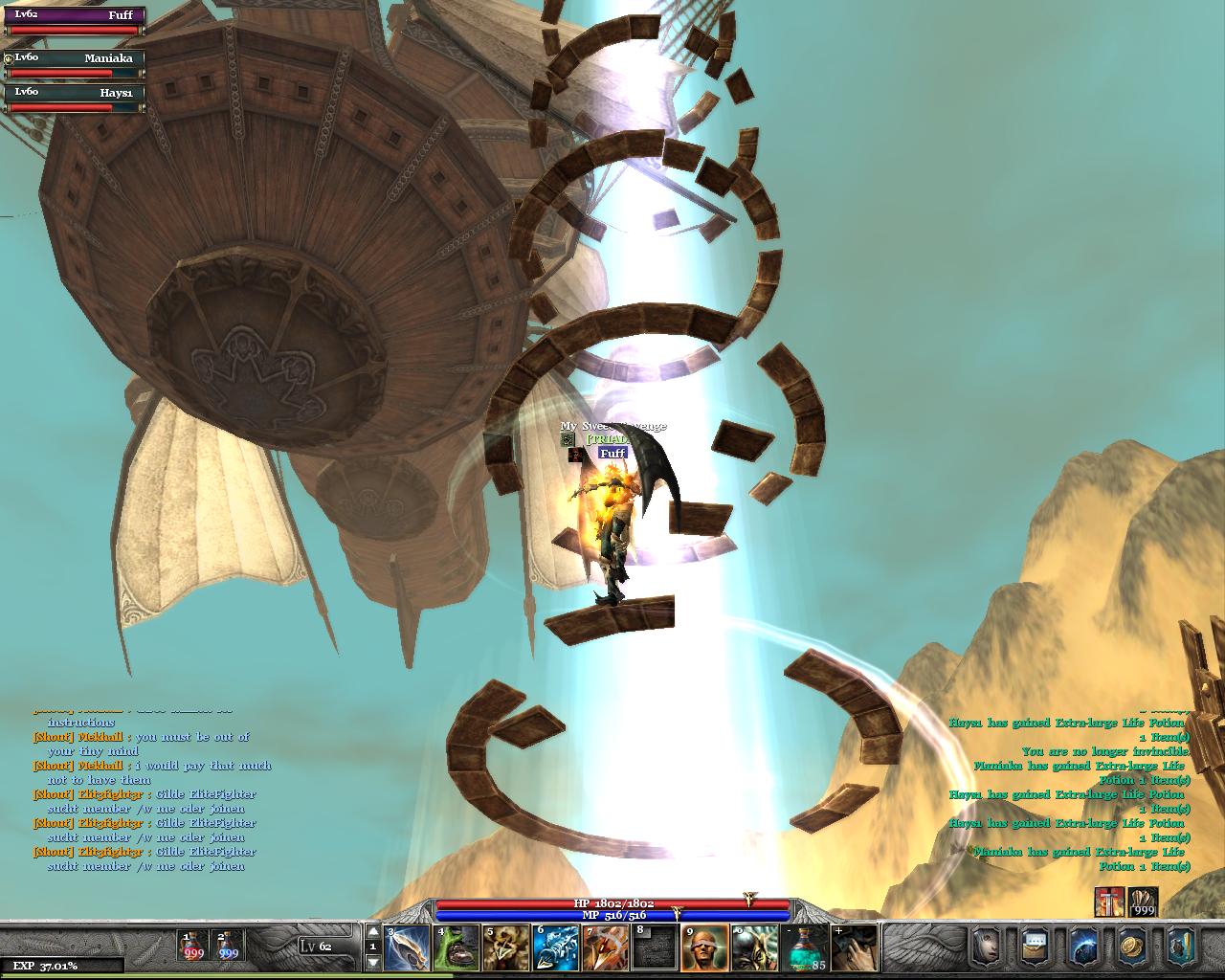
Task: Trigger the fiery arrowhead skill in slot 7
Action: pos(606,947)
